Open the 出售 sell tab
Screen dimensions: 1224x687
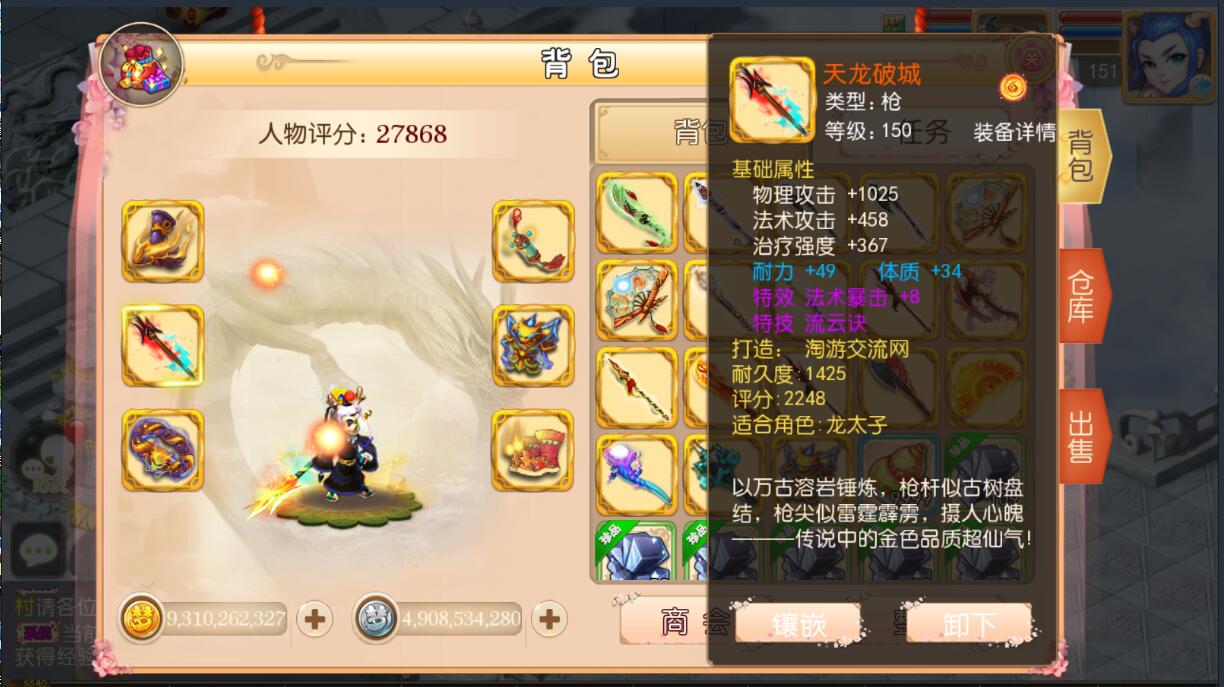(1082, 436)
